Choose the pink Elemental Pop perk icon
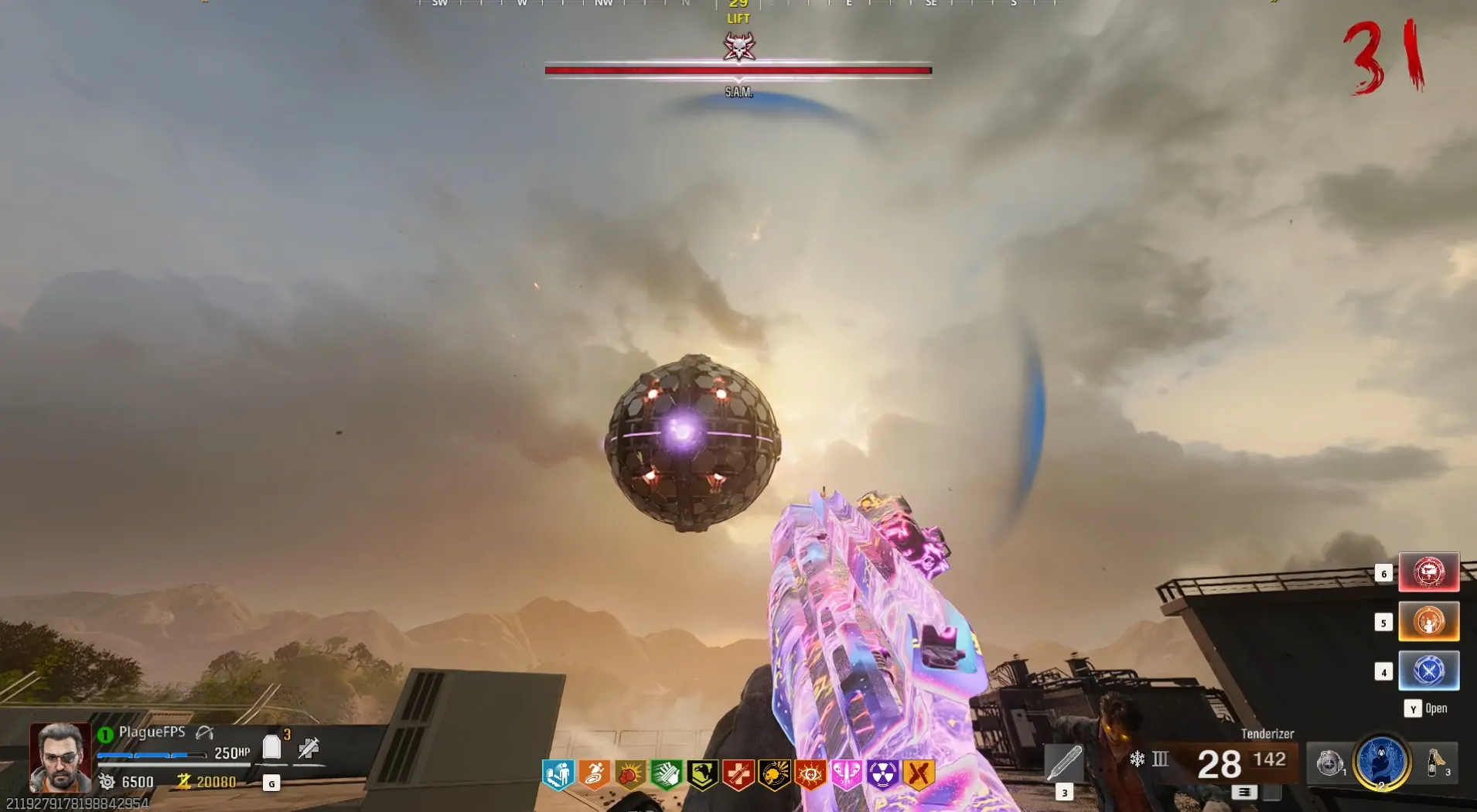1477x812 pixels. coord(846,774)
